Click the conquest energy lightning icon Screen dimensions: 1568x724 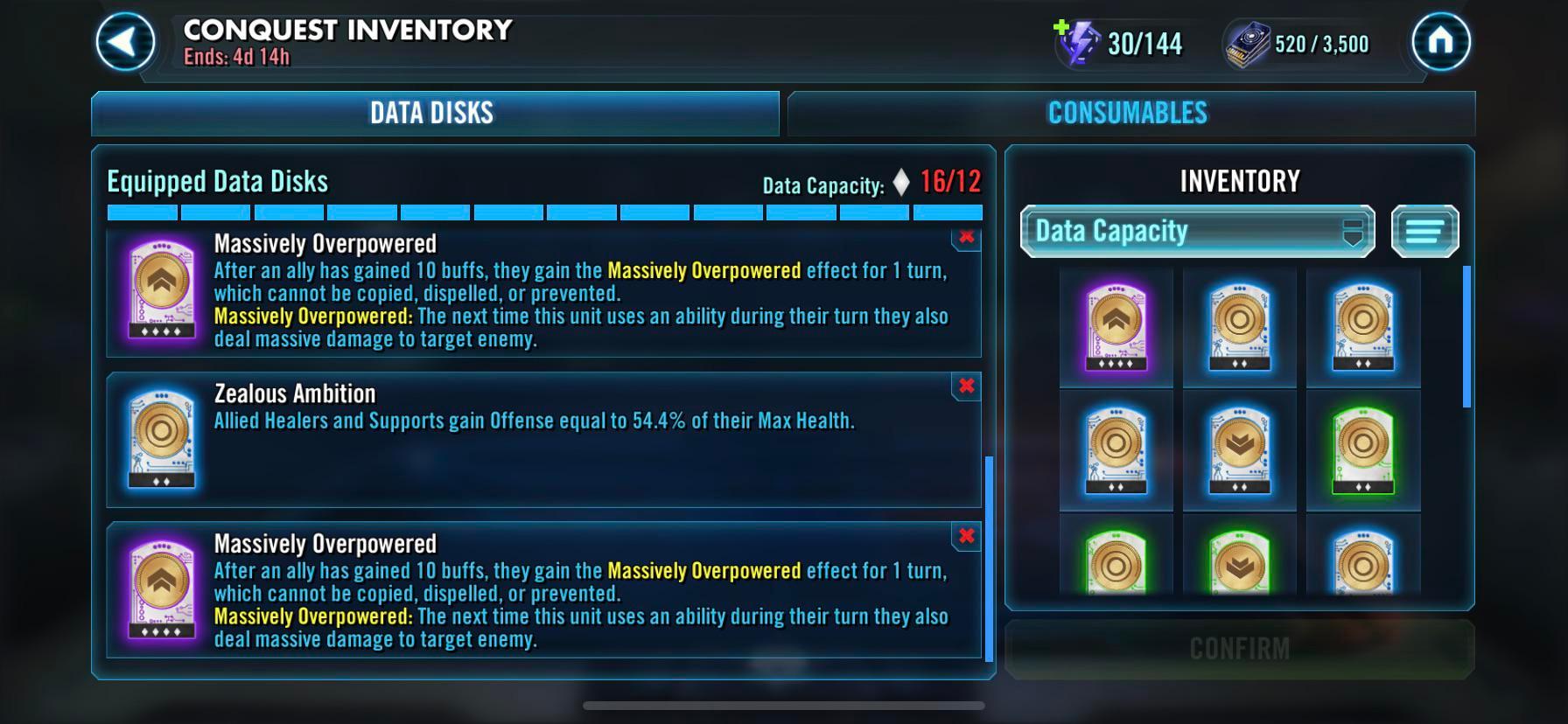pos(1084,42)
